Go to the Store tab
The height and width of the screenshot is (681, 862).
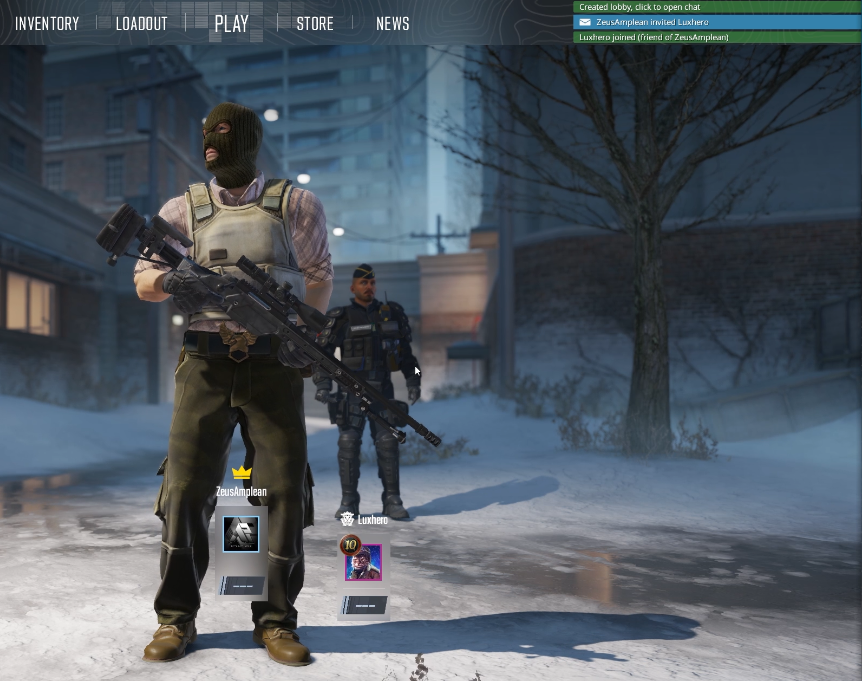coord(315,23)
